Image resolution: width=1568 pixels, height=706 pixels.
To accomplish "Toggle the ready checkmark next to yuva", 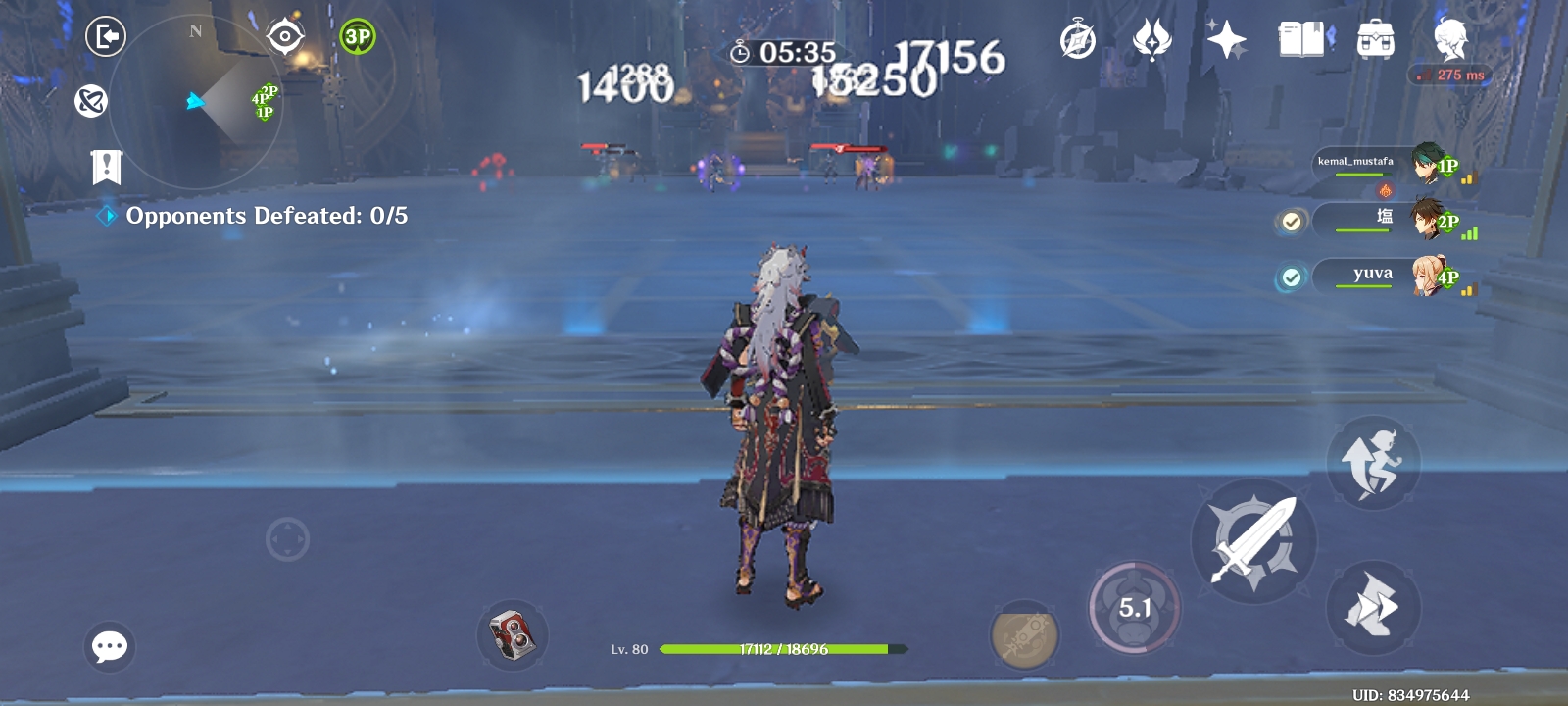I will coord(1290,277).
